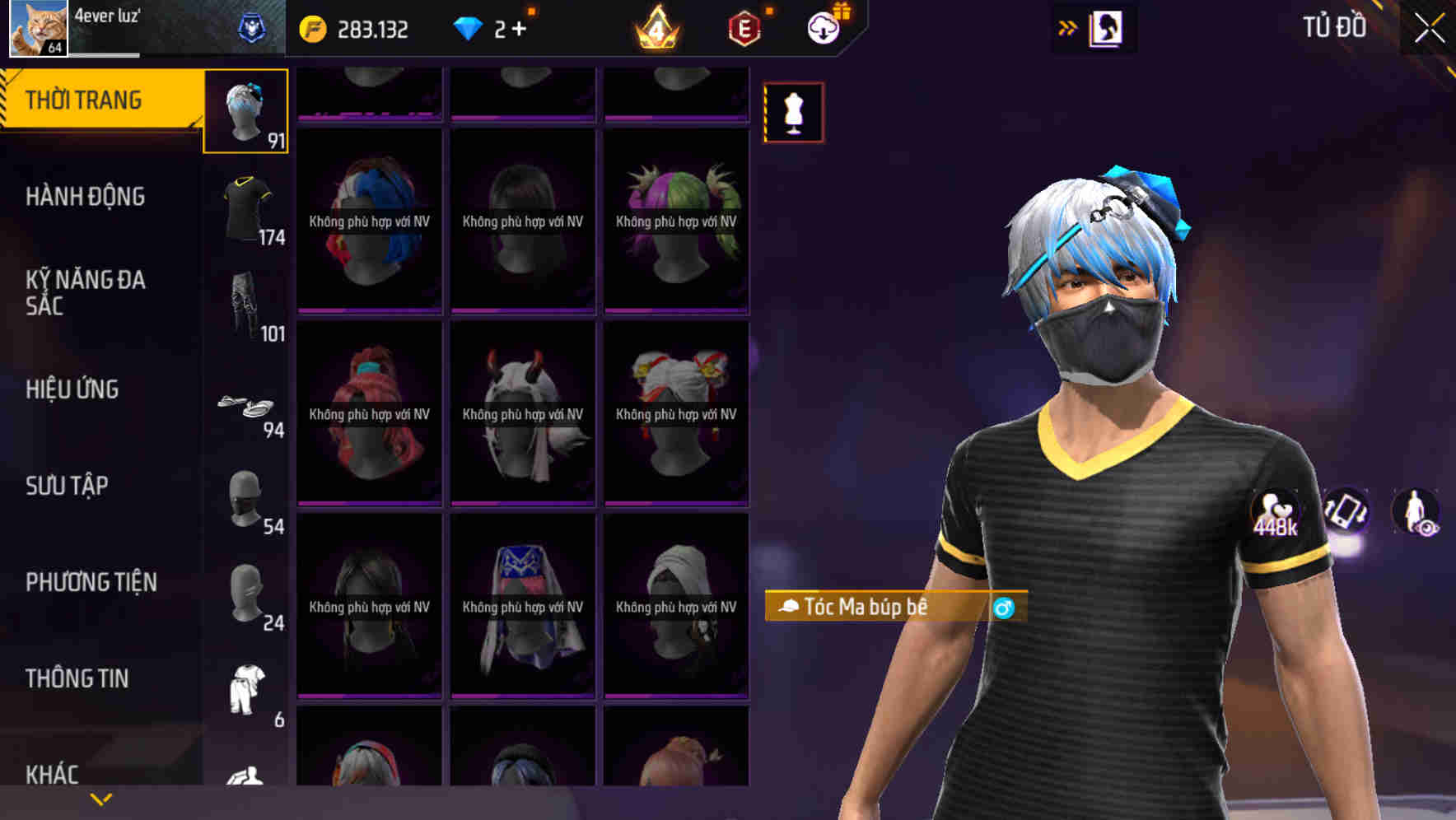This screenshot has height=820, width=1456.
Task: Click the double chevron arrows near top right
Action: pyautogui.click(x=1068, y=27)
